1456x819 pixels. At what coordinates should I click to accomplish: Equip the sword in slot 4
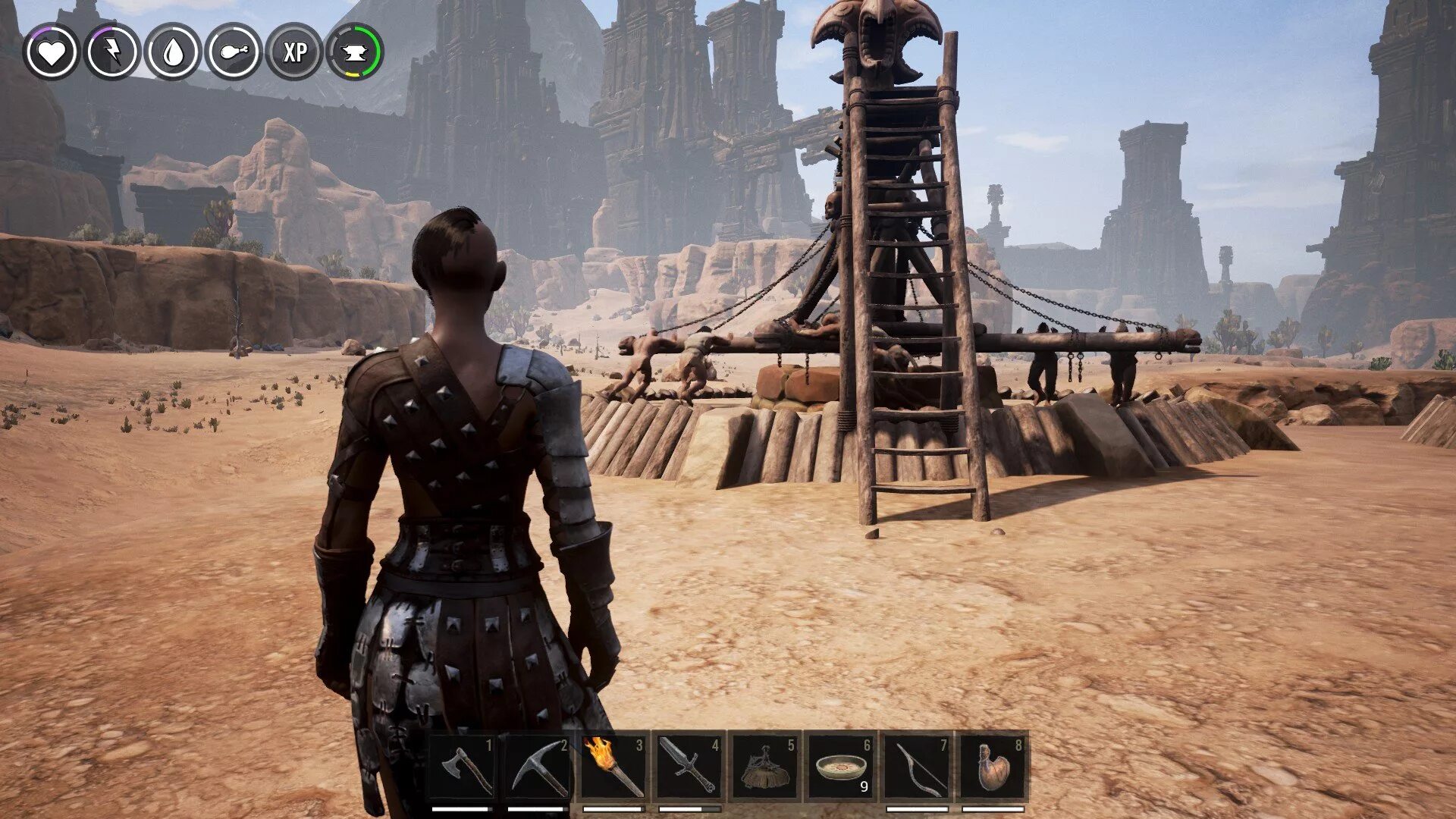point(689,767)
